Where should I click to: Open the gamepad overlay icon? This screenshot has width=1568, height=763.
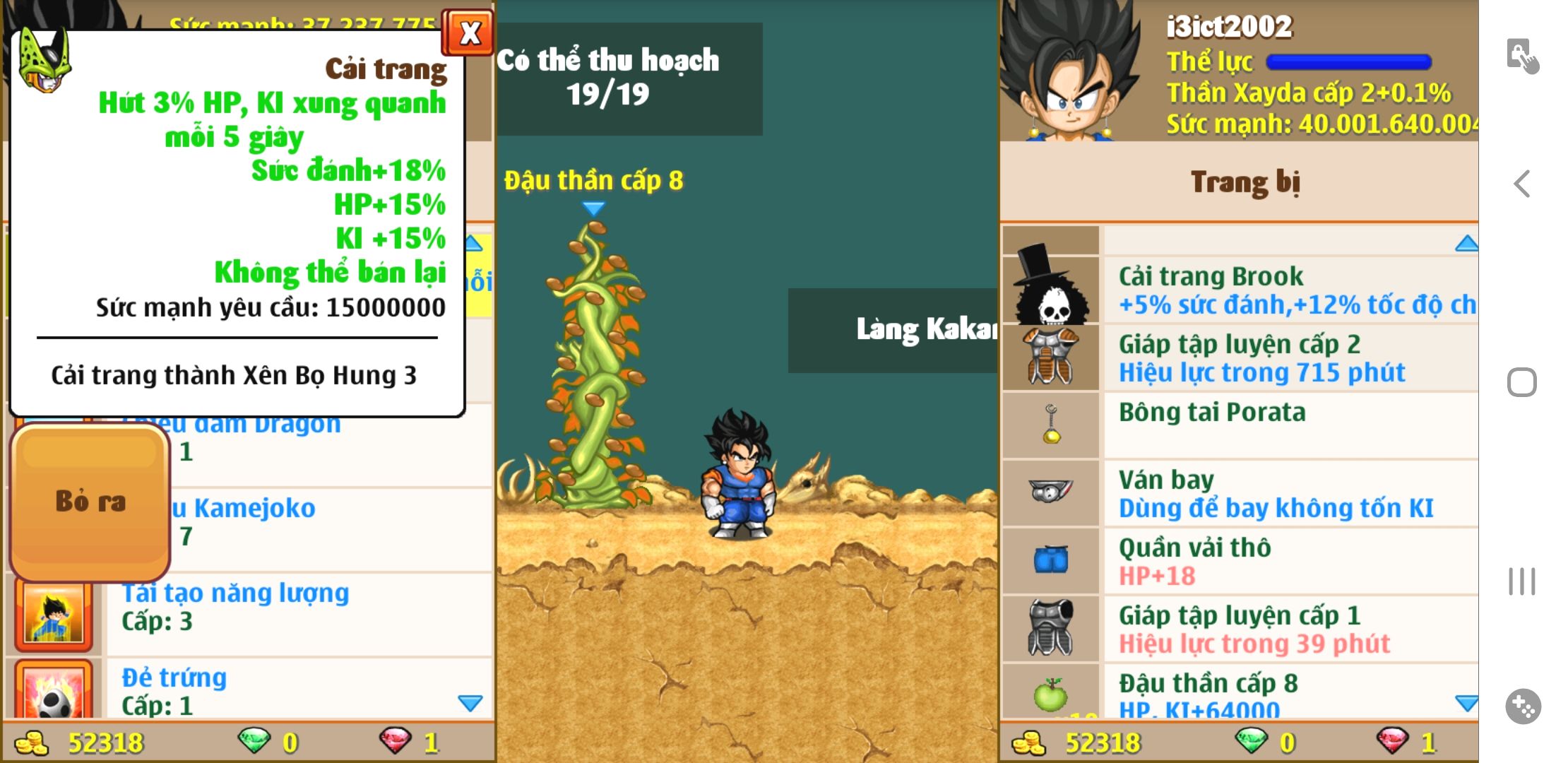tap(1523, 706)
